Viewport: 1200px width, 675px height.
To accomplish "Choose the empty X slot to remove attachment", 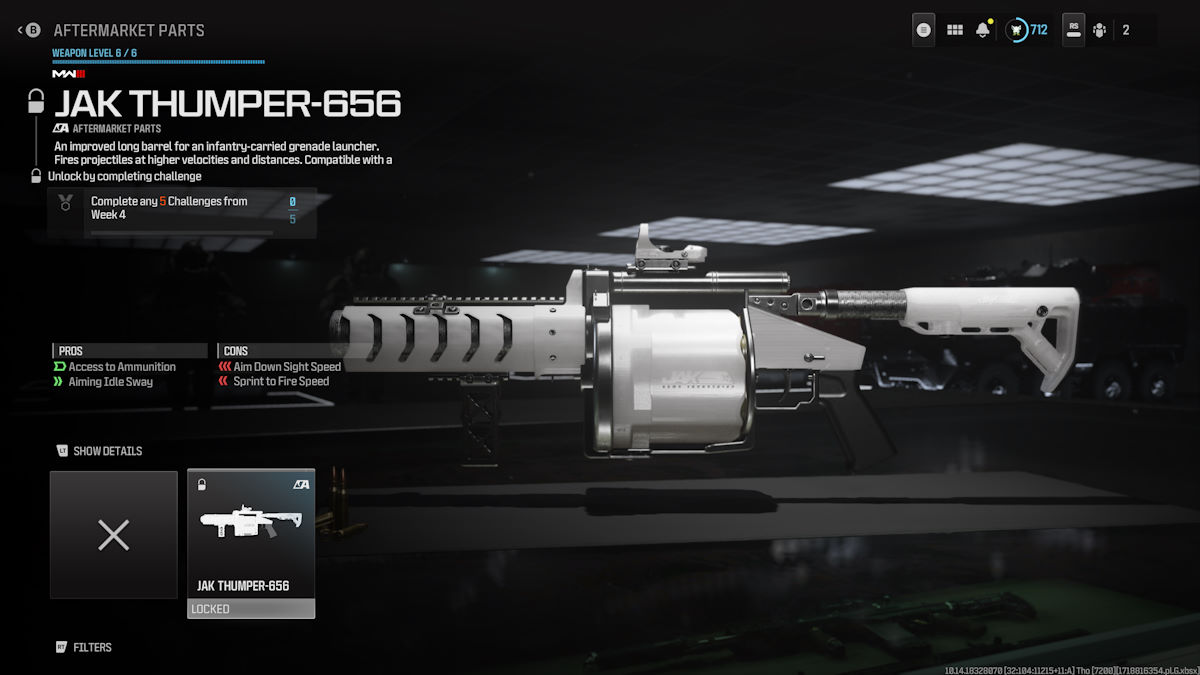I will click(114, 535).
